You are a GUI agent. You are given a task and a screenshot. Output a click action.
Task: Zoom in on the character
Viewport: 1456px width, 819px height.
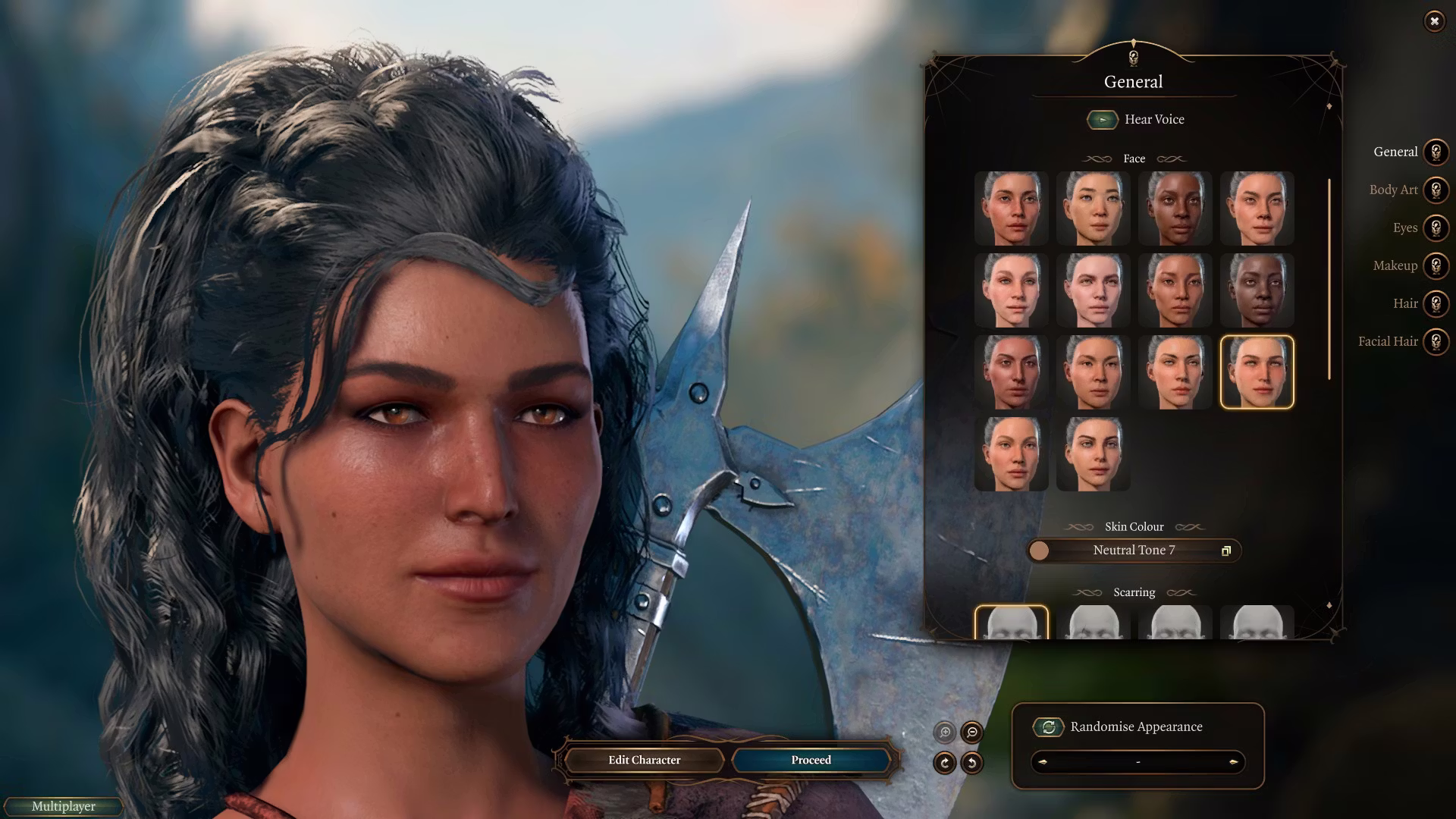pos(945,732)
